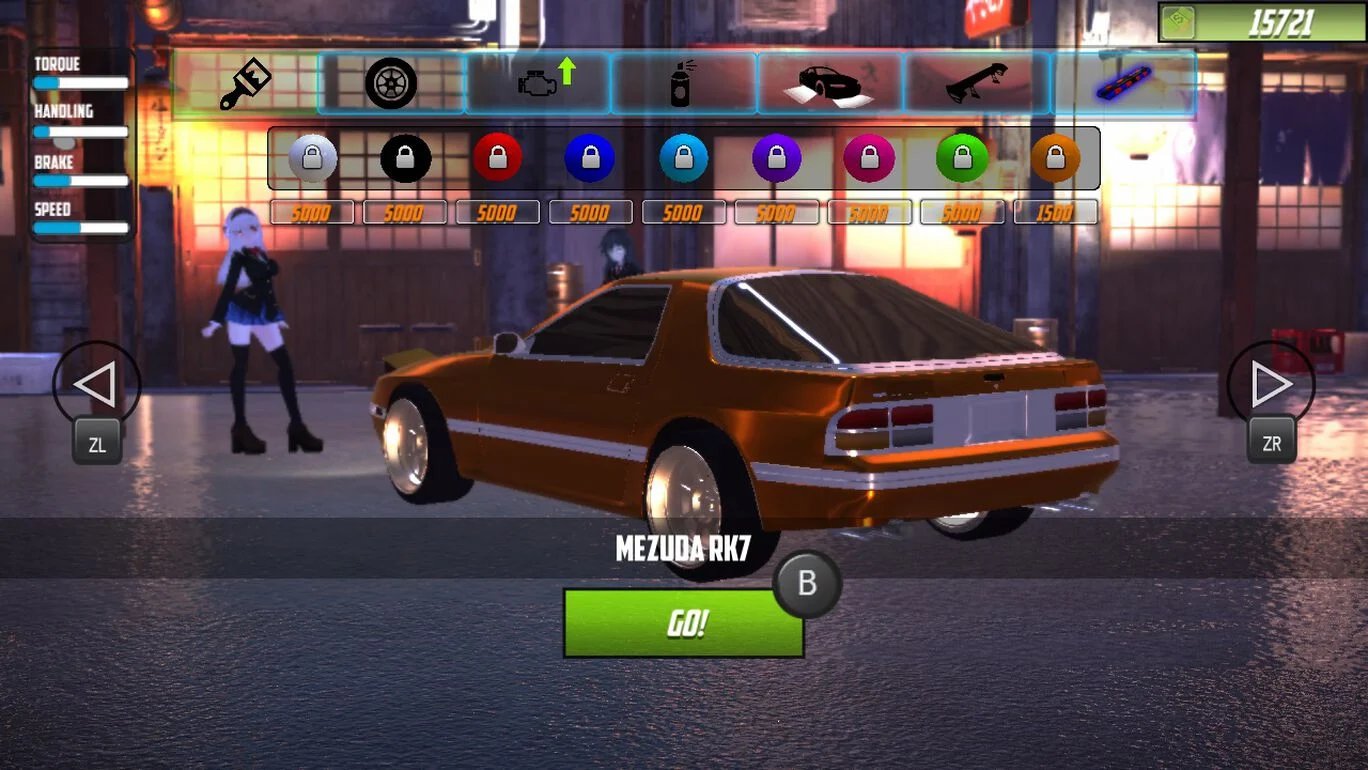Click the lock on the white paint color

coord(311,157)
